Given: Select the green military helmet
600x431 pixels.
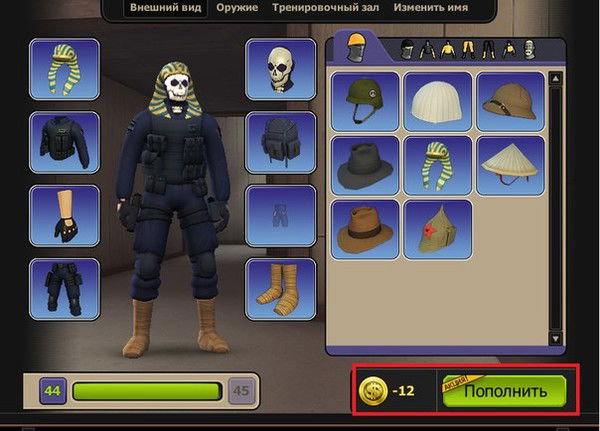Looking at the screenshot, I should pos(365,100).
